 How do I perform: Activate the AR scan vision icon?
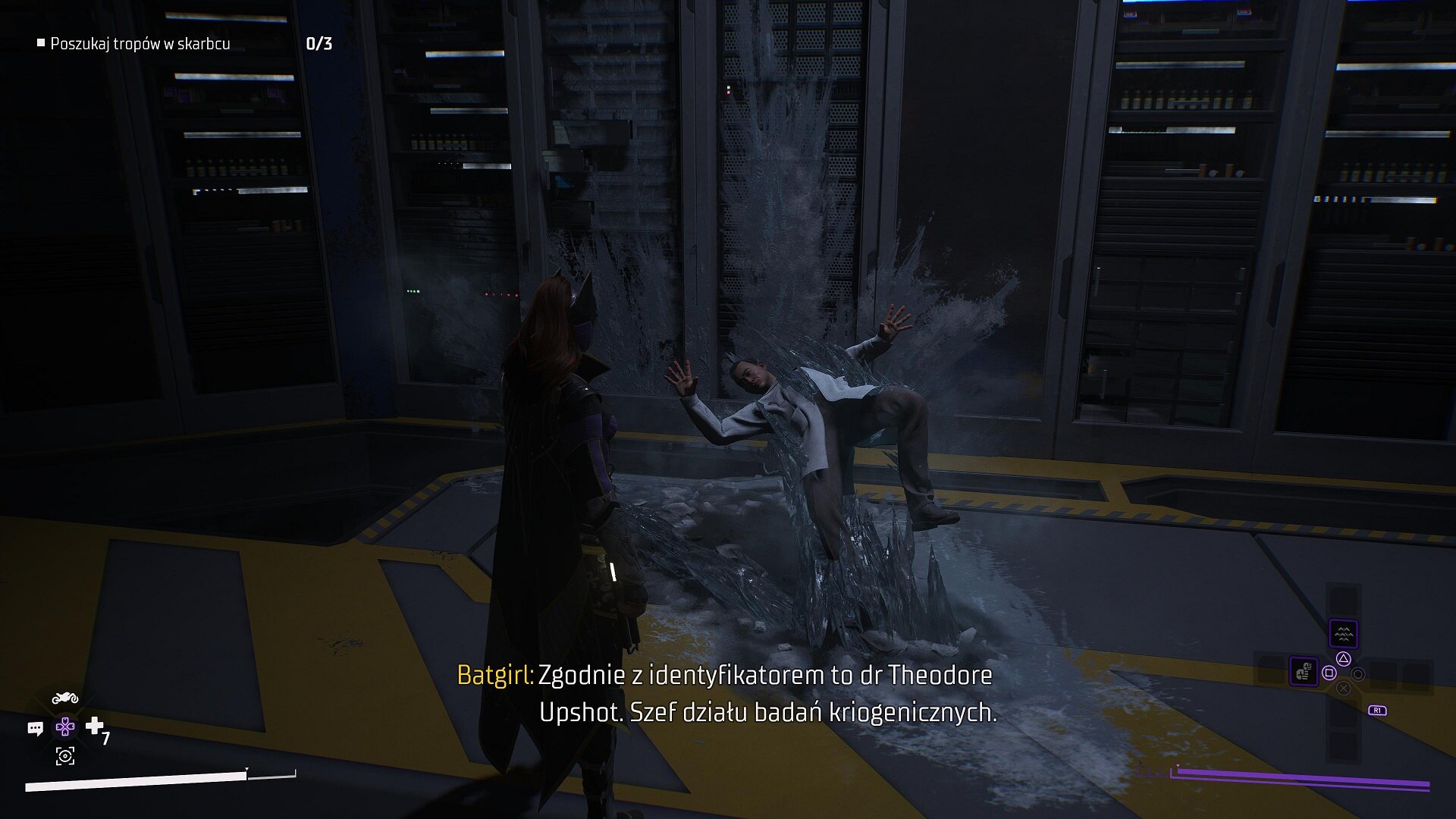65,755
